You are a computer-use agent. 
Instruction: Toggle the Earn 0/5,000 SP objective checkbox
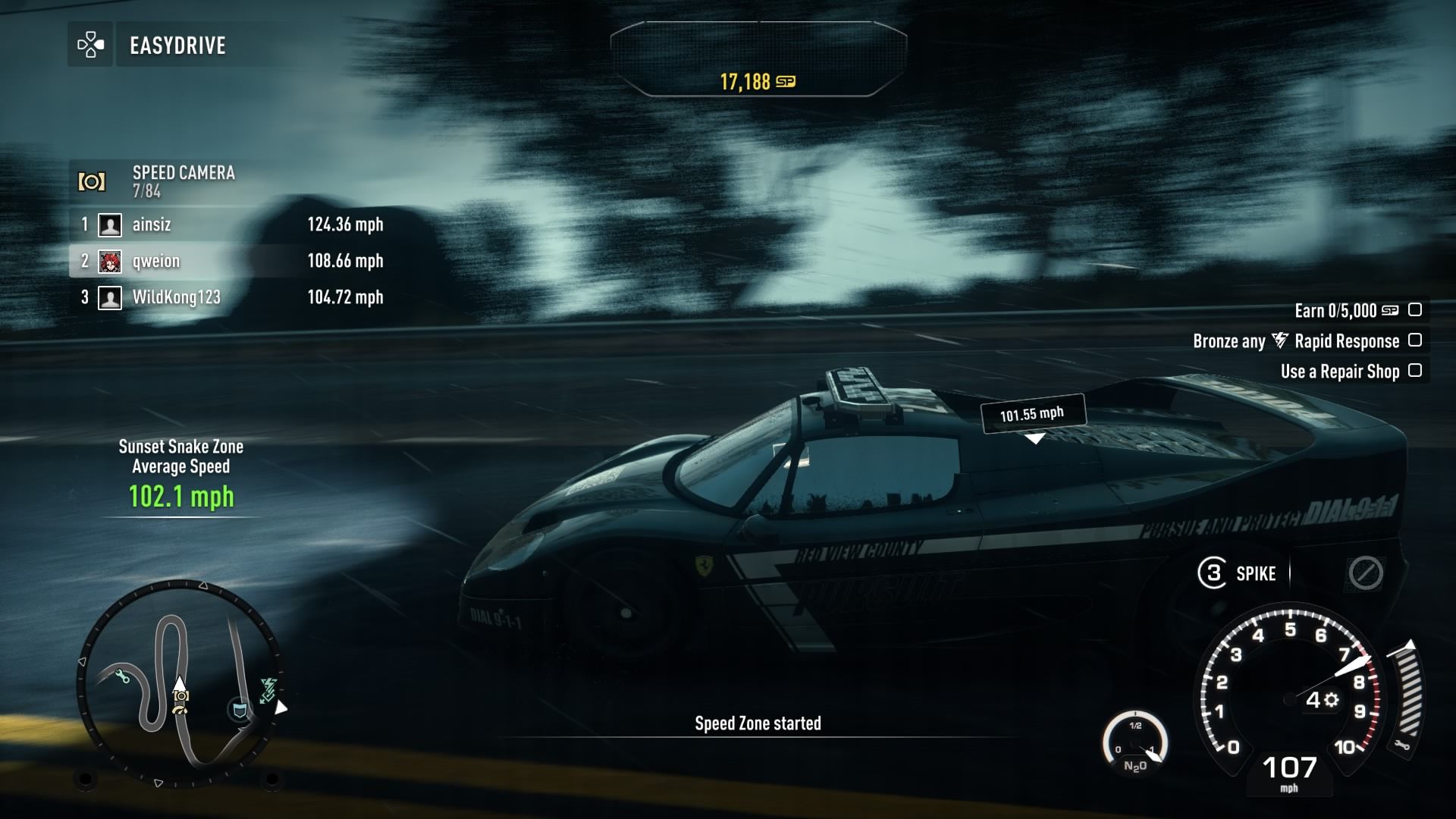click(1414, 310)
